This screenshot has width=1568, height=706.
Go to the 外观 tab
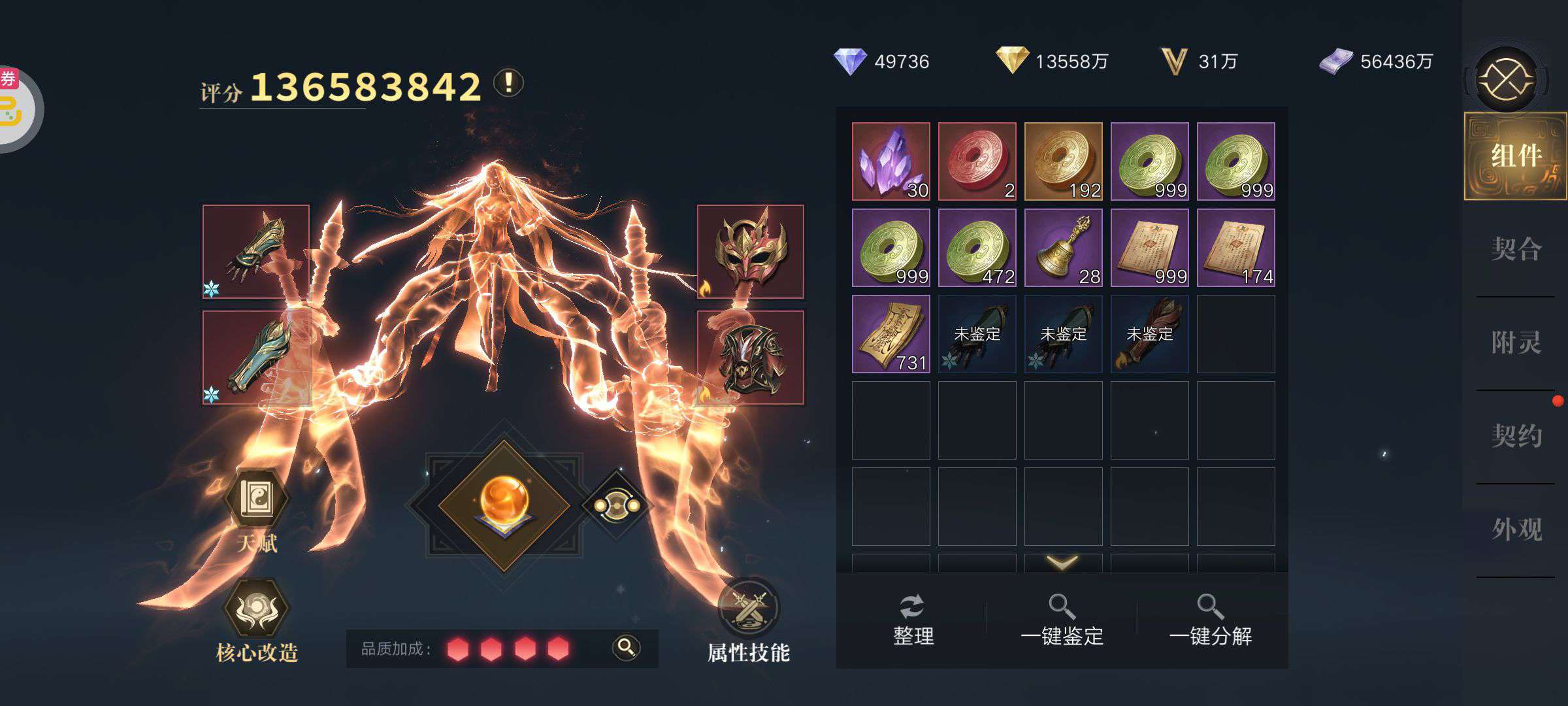1516,529
